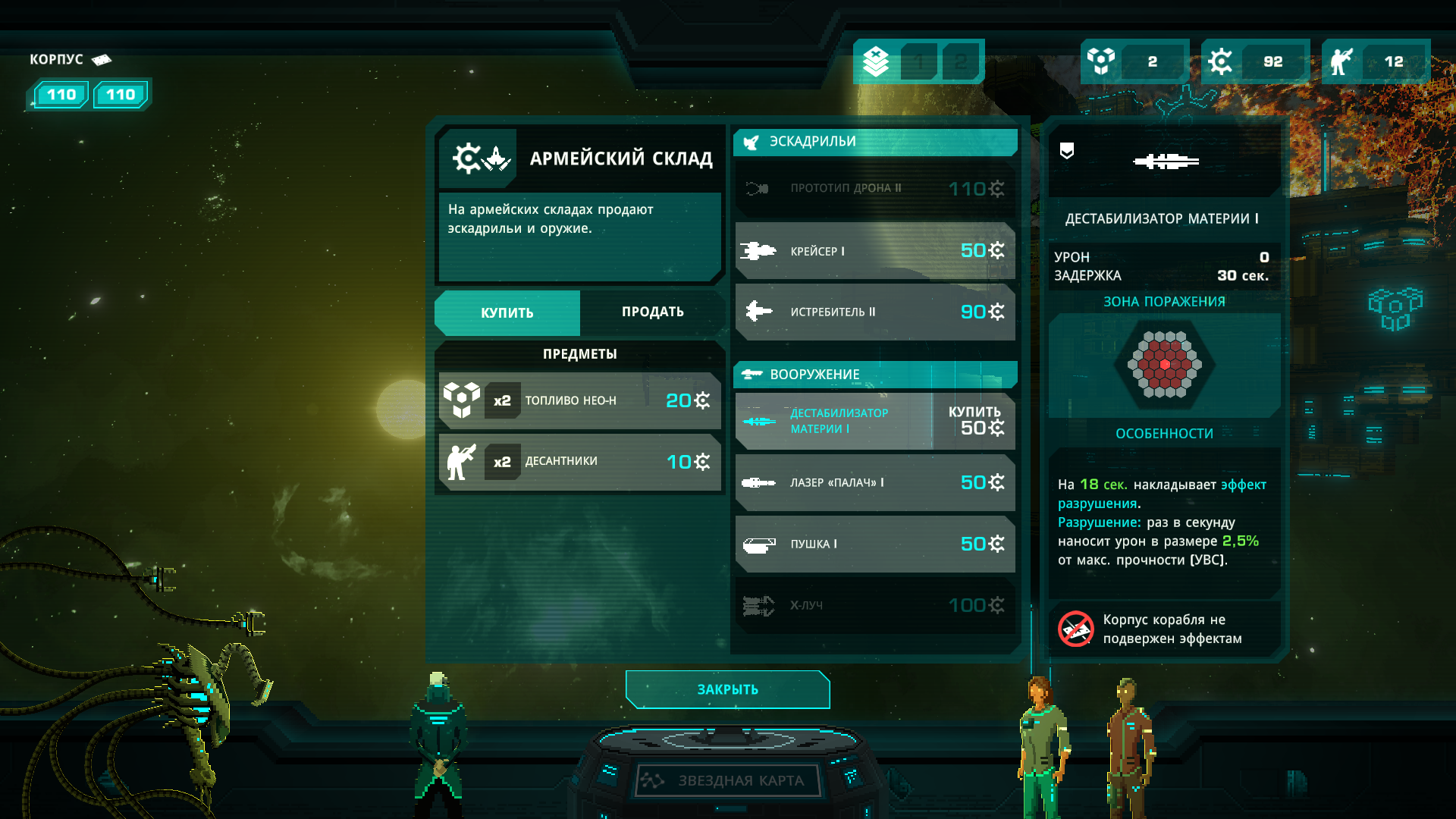
Task: Select the ПРОТОТИП ДРОНА II squadron
Action: pyautogui.click(x=875, y=188)
